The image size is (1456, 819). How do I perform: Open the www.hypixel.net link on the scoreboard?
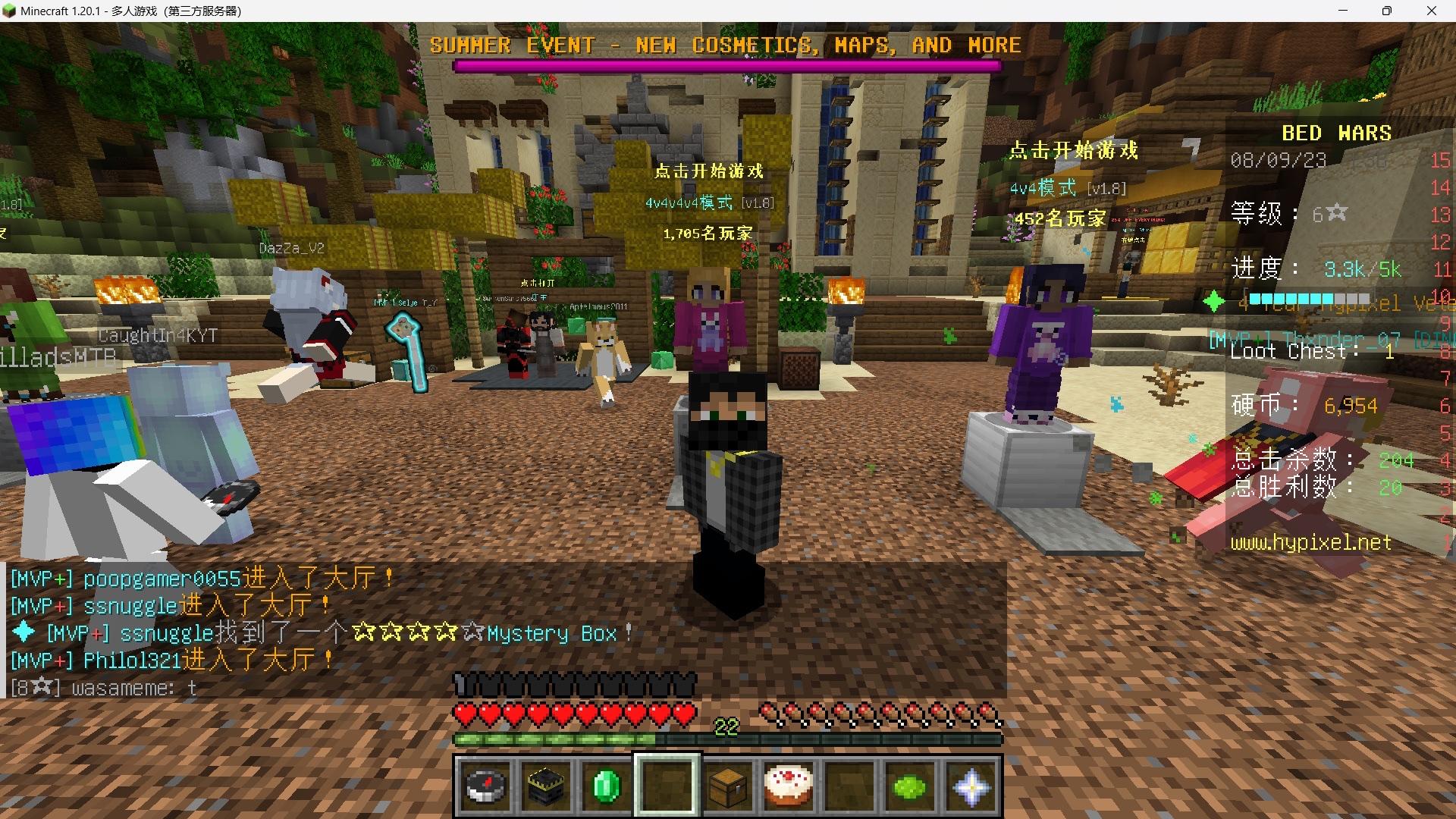tap(1311, 543)
